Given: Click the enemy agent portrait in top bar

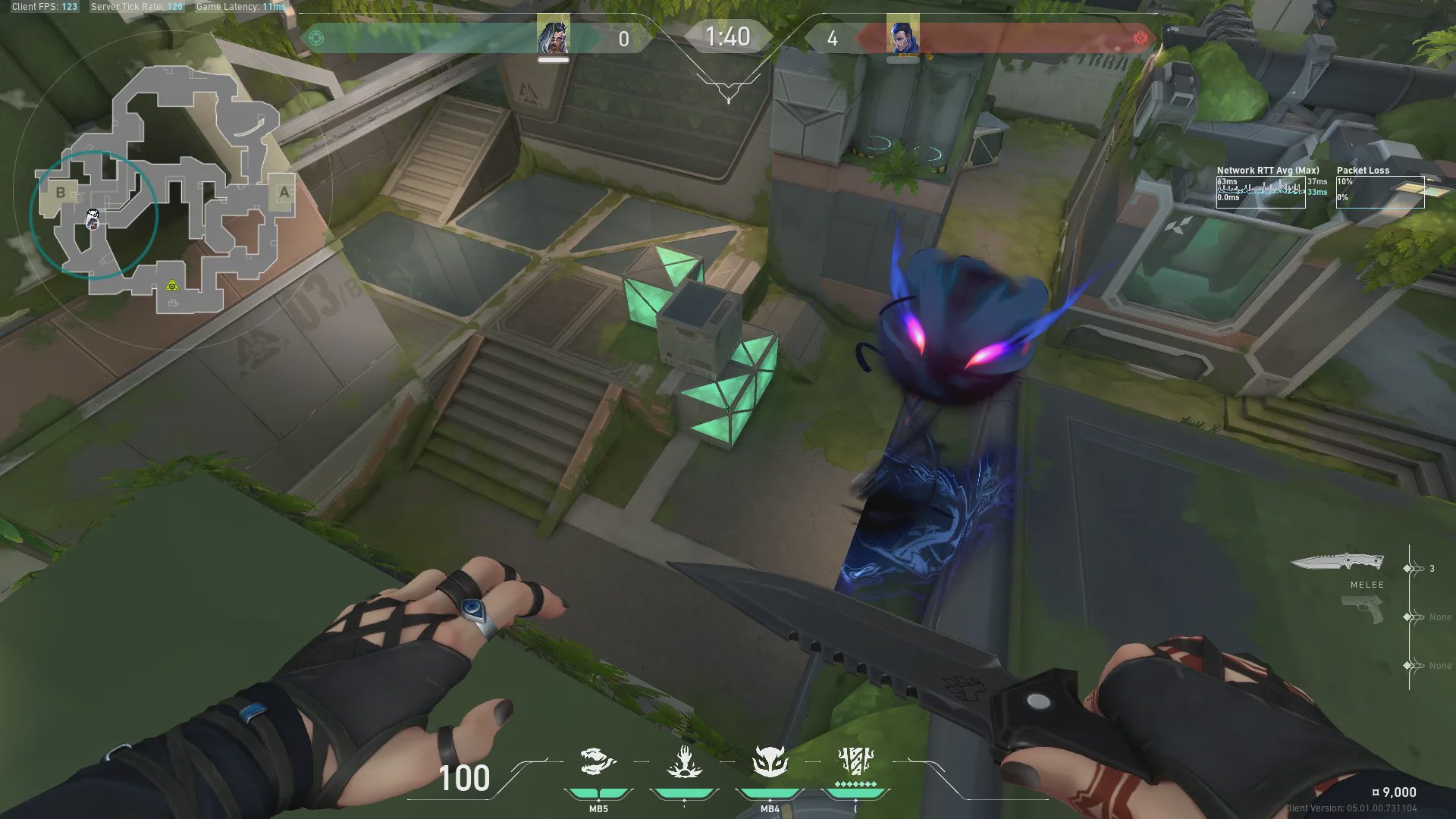Looking at the screenshot, I should coord(902,36).
